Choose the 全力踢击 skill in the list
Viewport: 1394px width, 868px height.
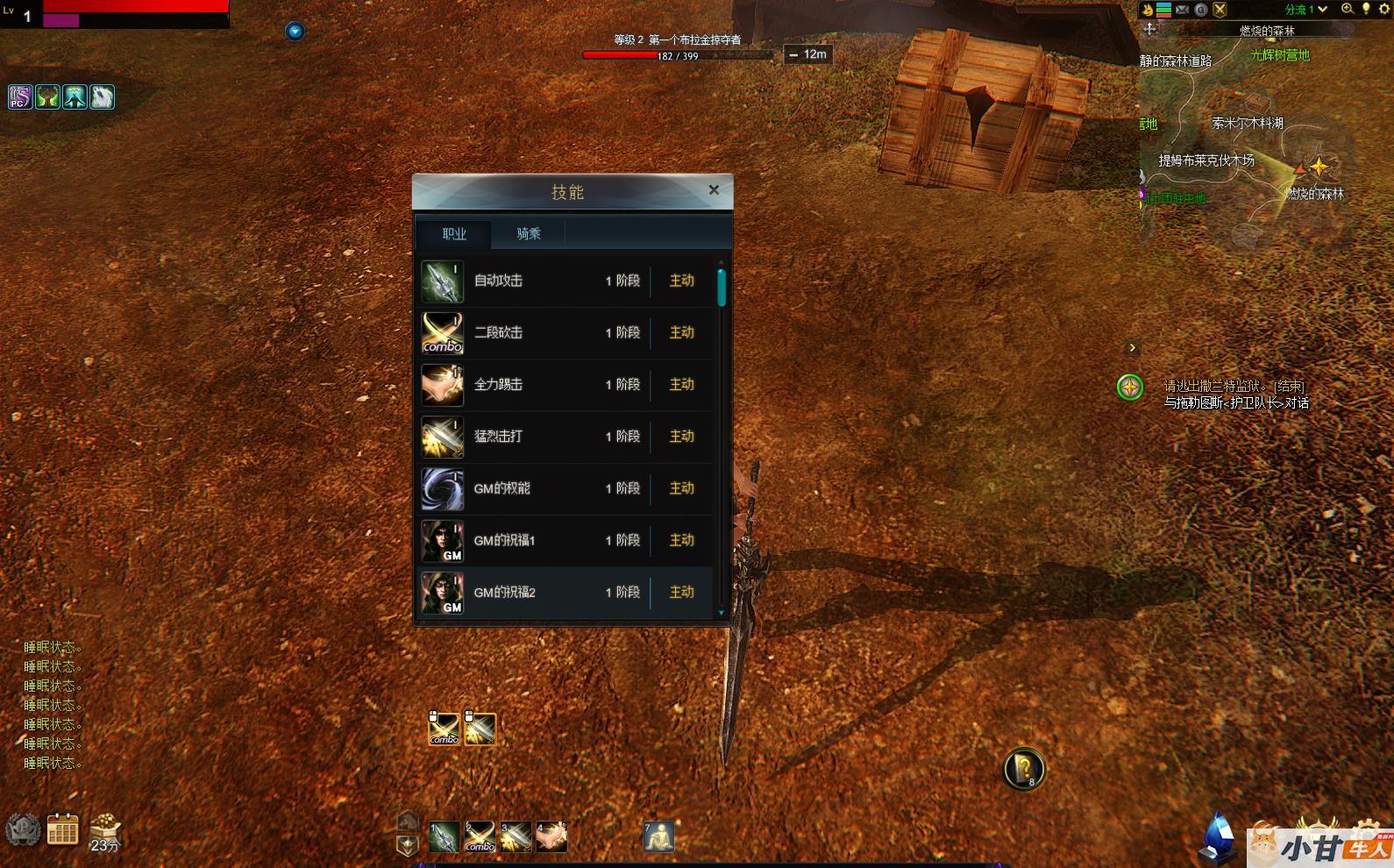click(565, 385)
